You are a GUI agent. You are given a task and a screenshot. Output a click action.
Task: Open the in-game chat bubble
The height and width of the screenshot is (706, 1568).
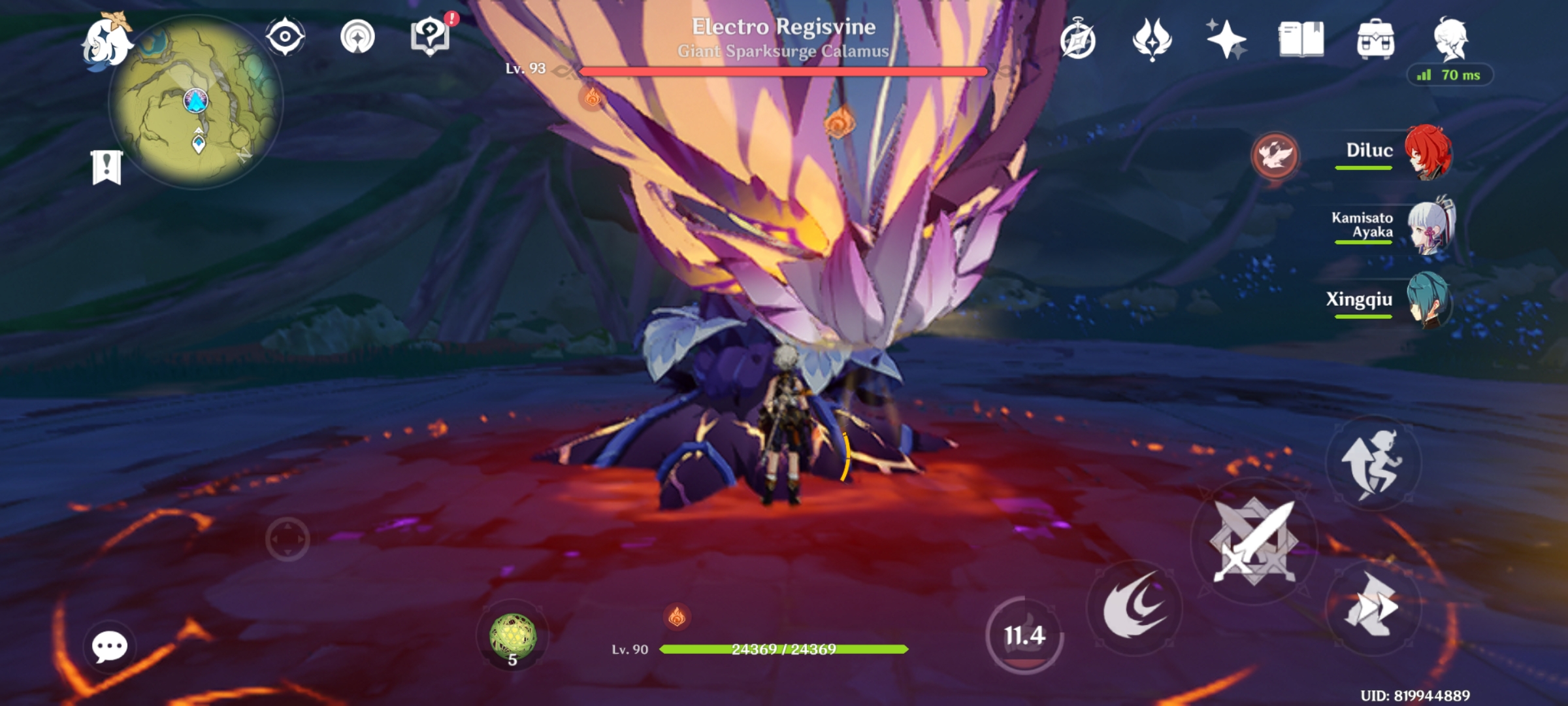pos(109,647)
